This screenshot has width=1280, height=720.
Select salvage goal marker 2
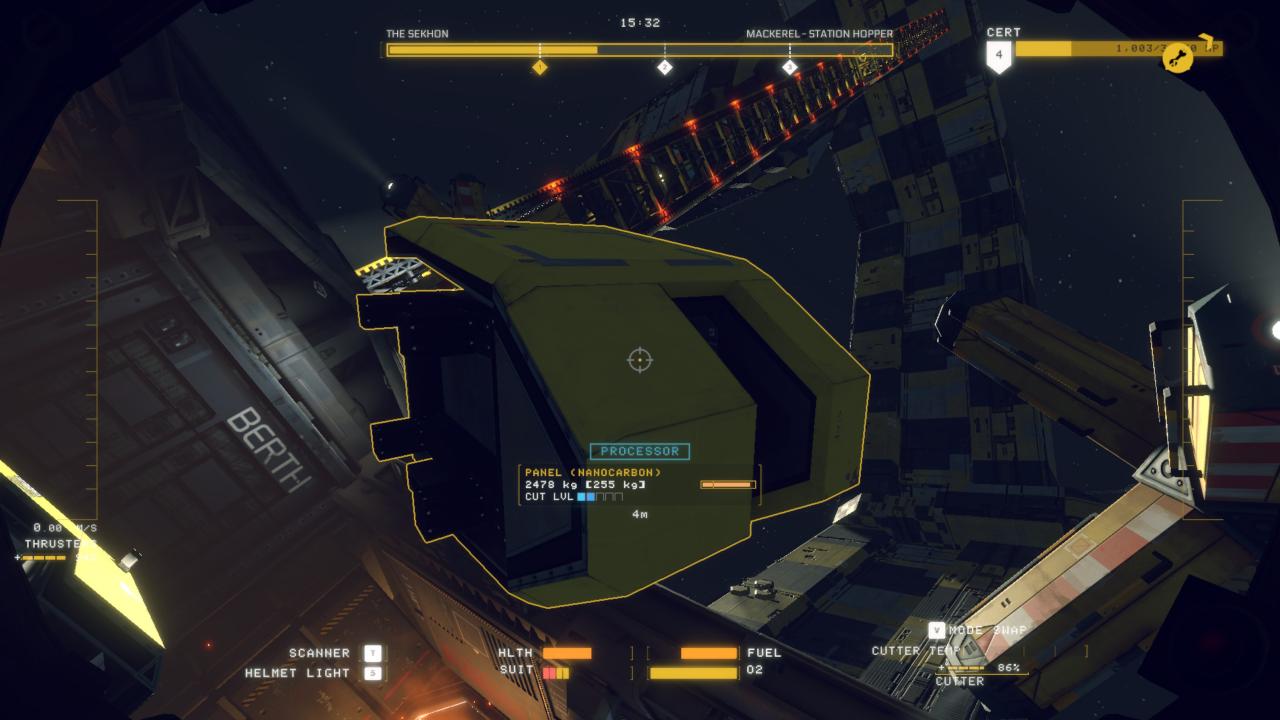pos(664,67)
